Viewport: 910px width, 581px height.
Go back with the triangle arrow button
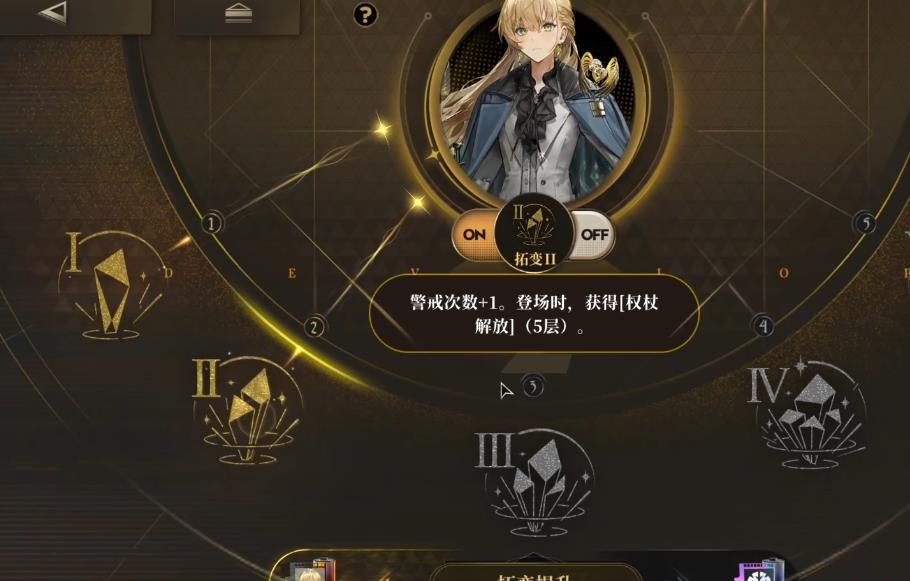point(52,11)
